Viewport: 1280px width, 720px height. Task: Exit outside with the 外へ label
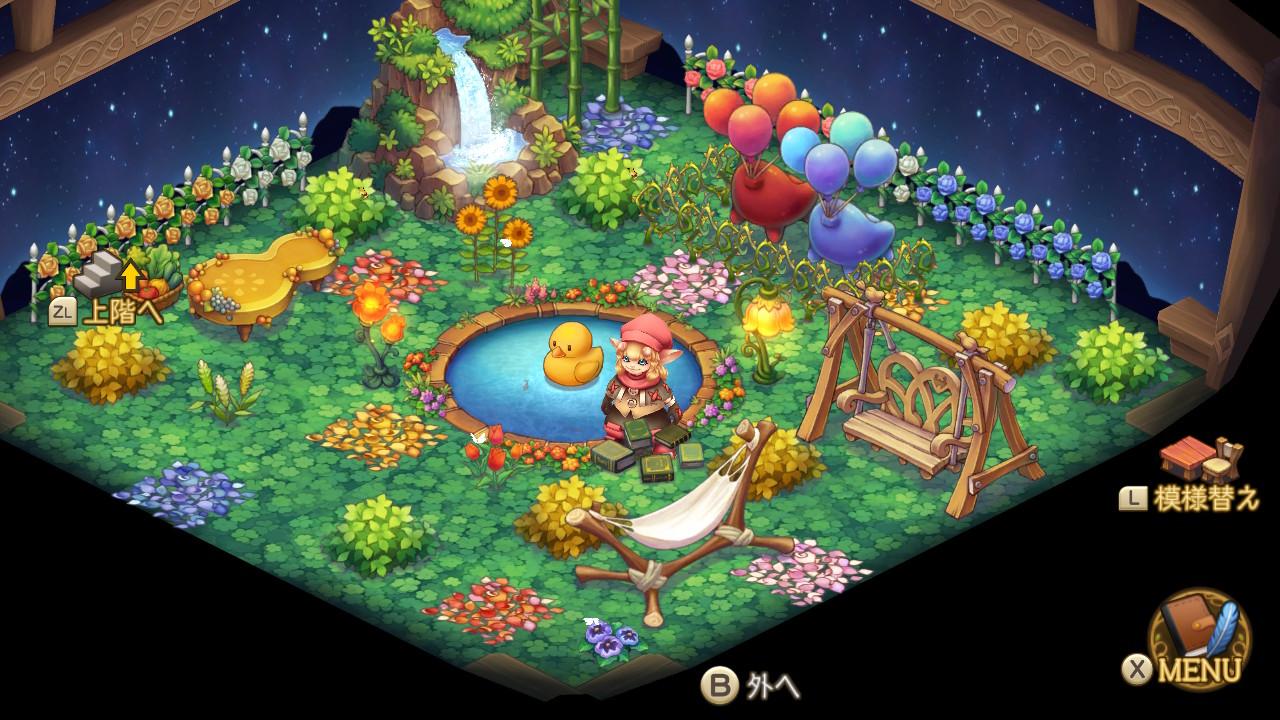tap(752, 686)
